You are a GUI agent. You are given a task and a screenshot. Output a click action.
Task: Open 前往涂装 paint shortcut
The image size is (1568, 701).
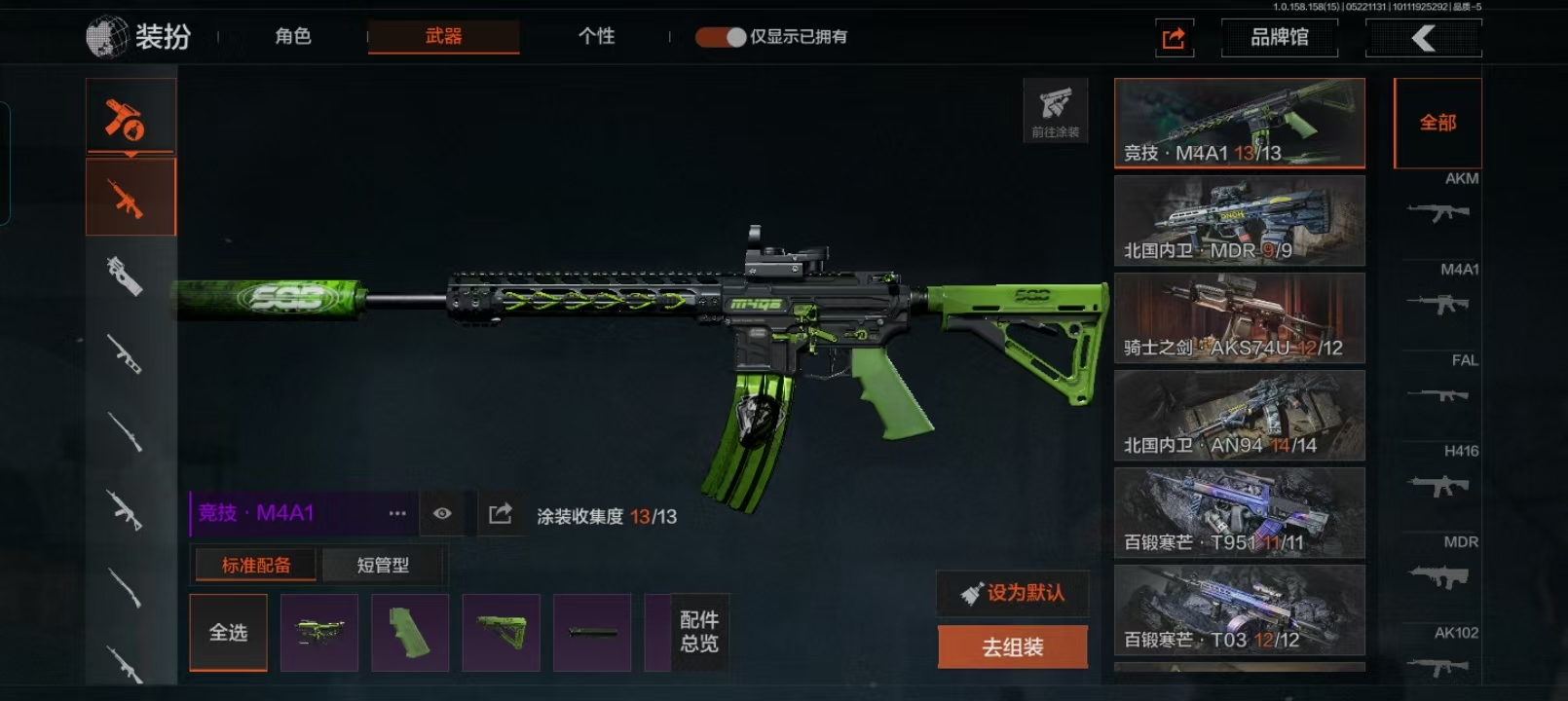1055,110
